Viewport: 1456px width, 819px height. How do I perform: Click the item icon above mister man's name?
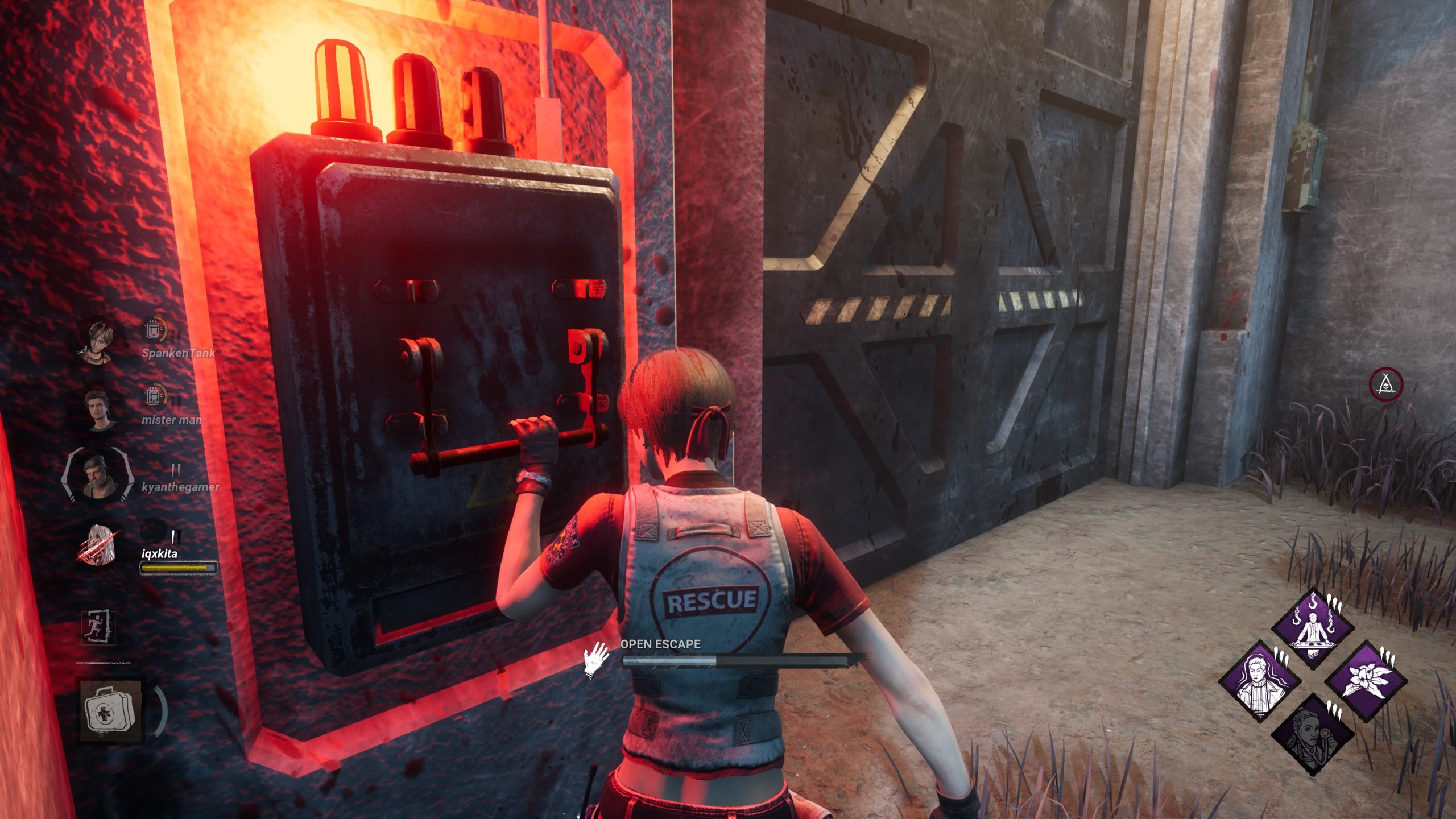(154, 396)
